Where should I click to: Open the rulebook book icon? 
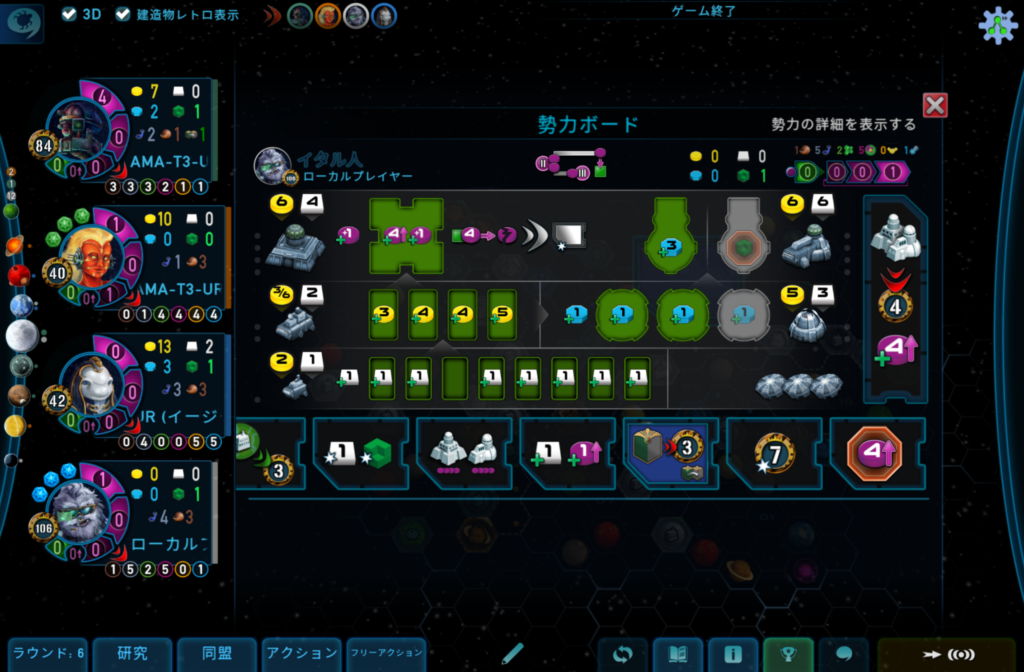coord(678,655)
